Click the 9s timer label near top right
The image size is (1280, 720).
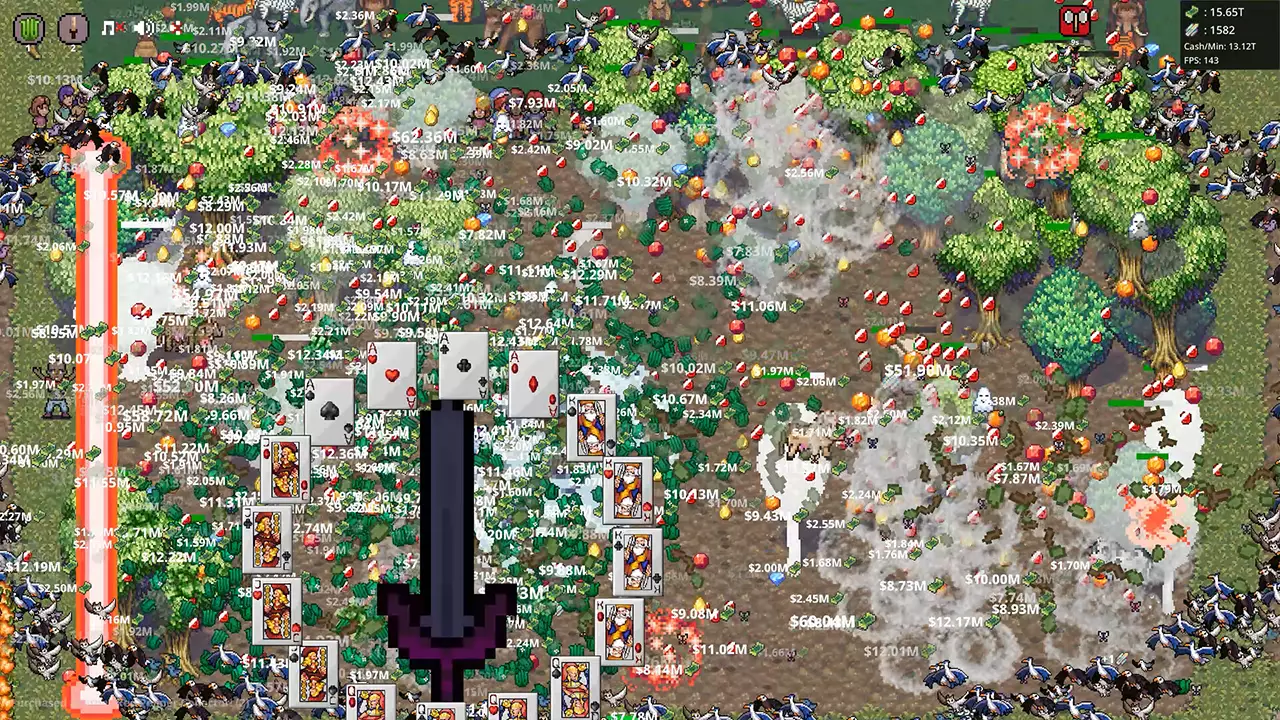click(x=1073, y=42)
